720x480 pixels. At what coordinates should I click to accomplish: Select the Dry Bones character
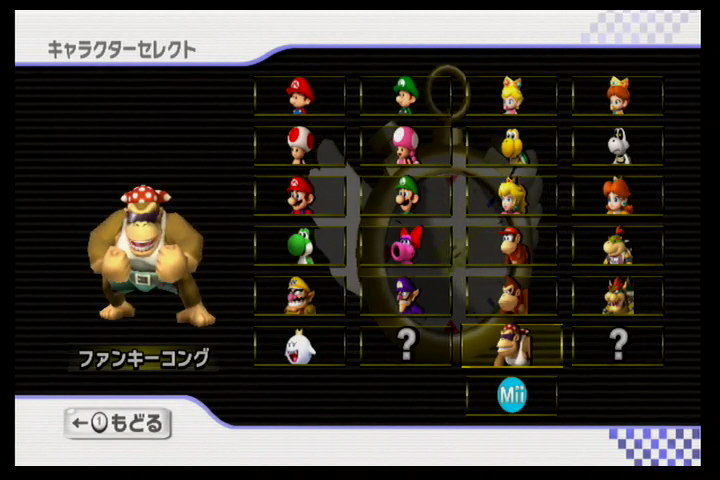618,145
